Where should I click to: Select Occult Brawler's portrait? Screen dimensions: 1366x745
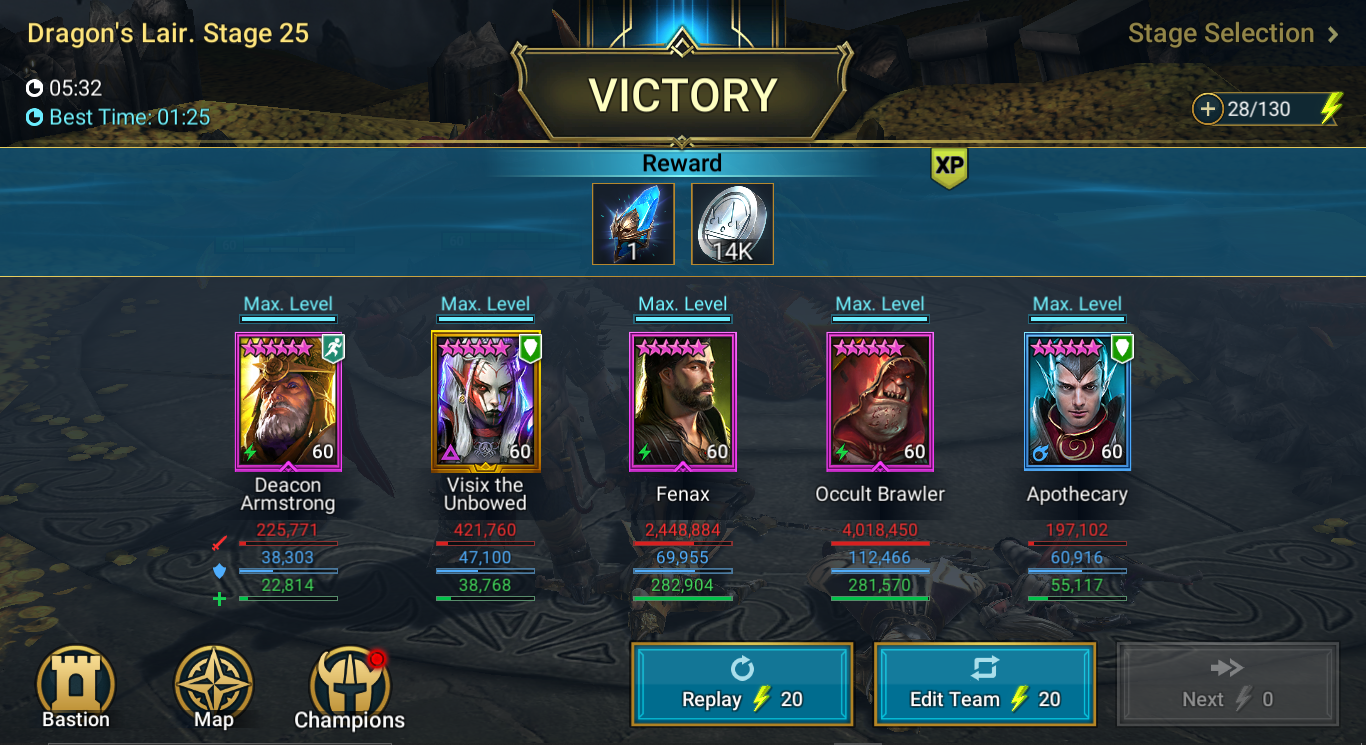point(880,401)
